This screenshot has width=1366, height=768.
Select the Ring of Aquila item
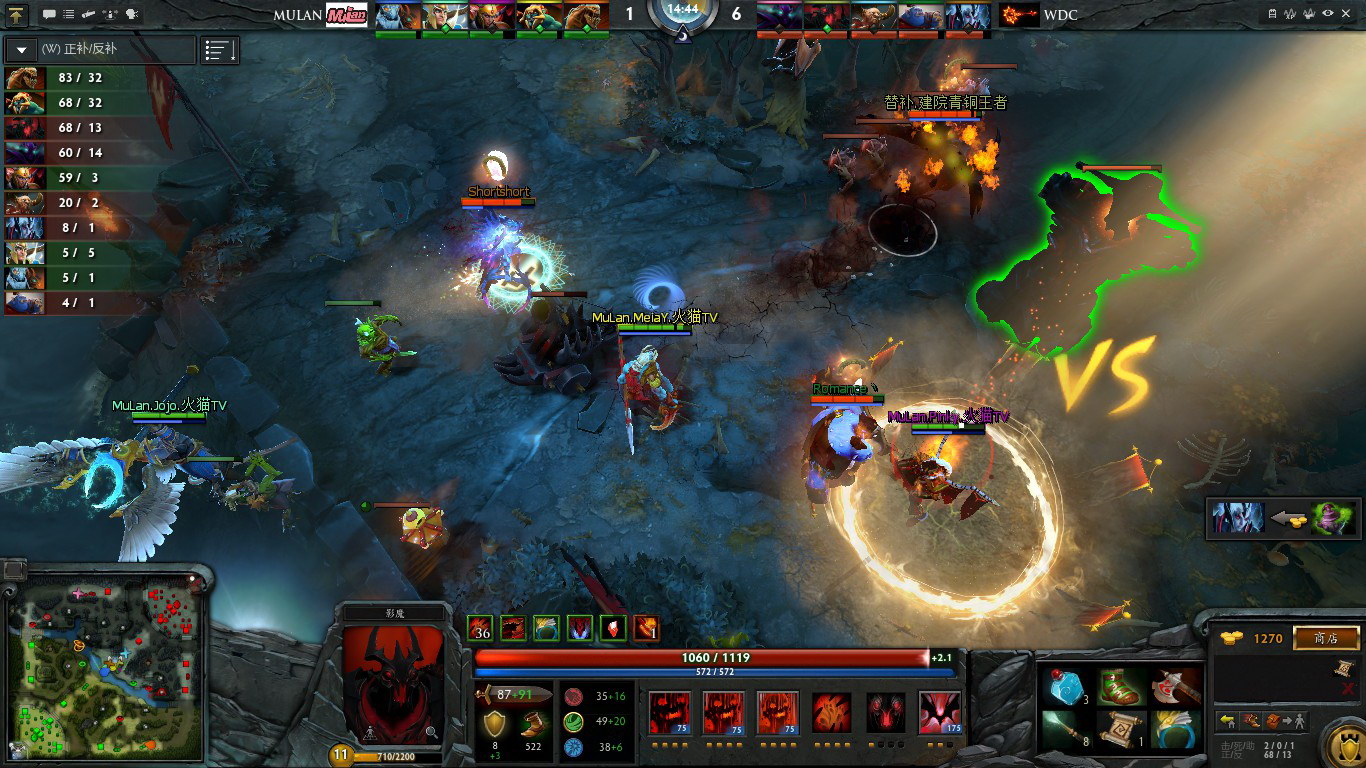[1176, 730]
